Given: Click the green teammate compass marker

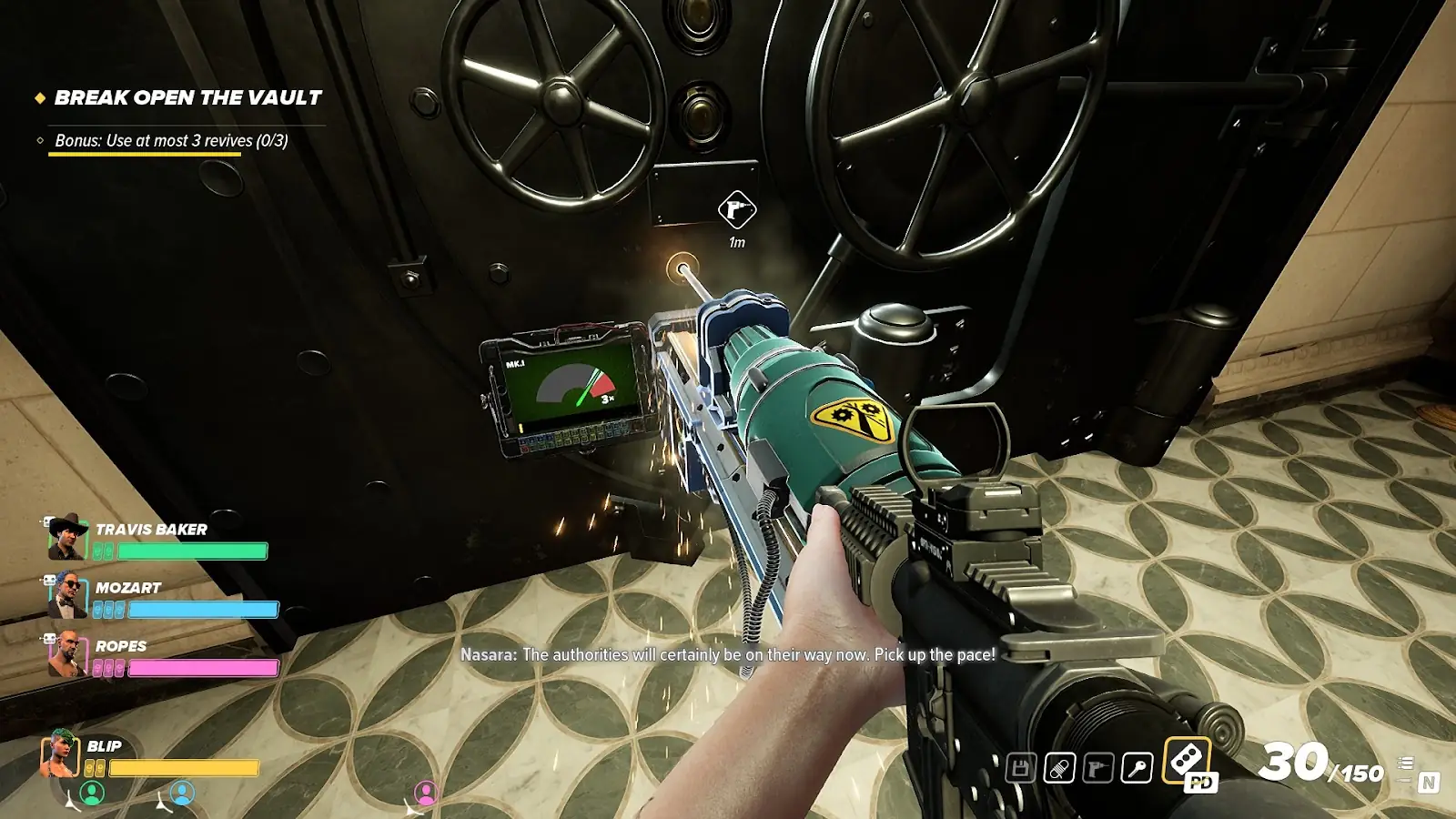Looking at the screenshot, I should [x=92, y=794].
